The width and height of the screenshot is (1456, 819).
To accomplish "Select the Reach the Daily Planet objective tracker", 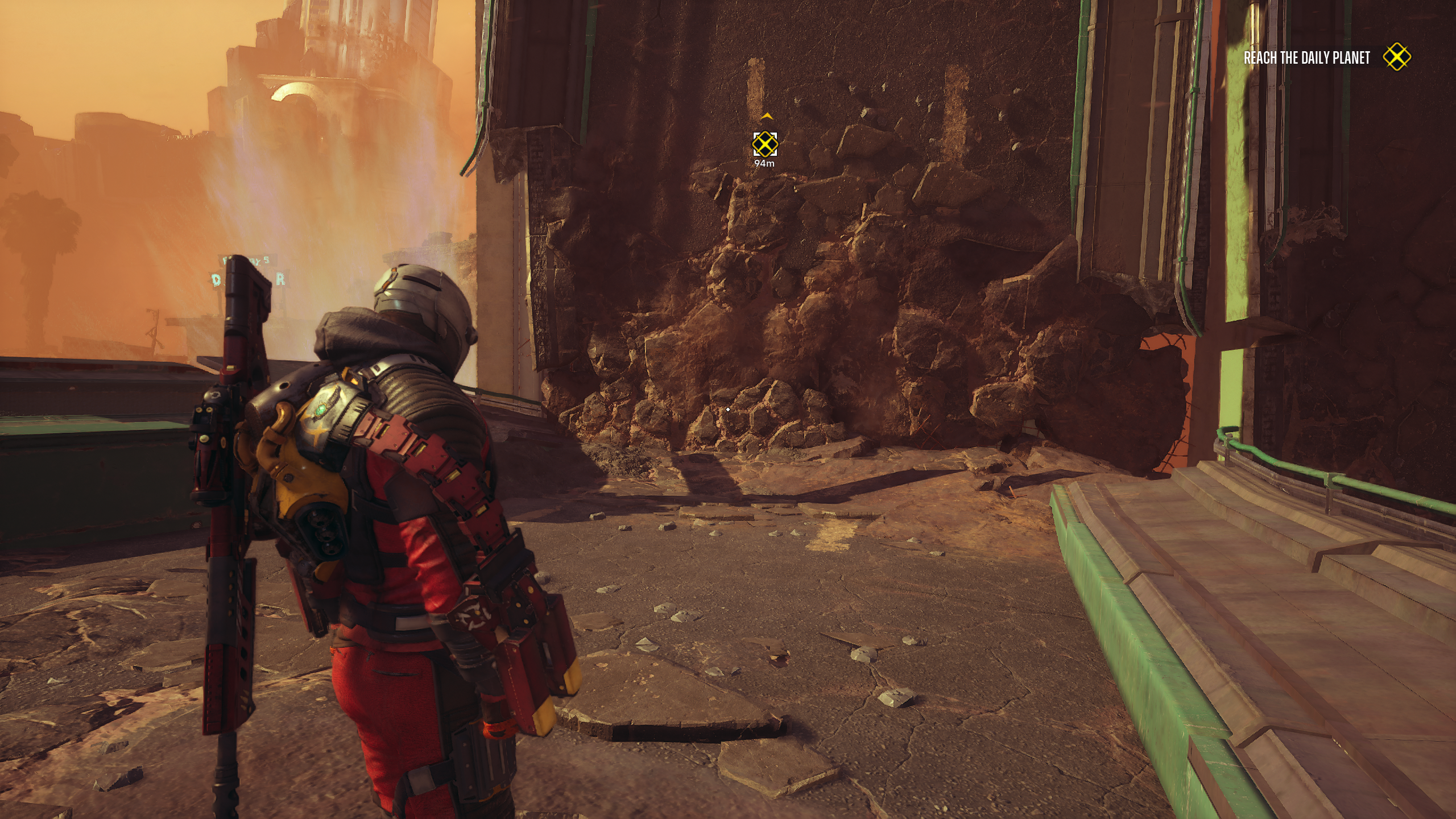I will pos(1306,58).
